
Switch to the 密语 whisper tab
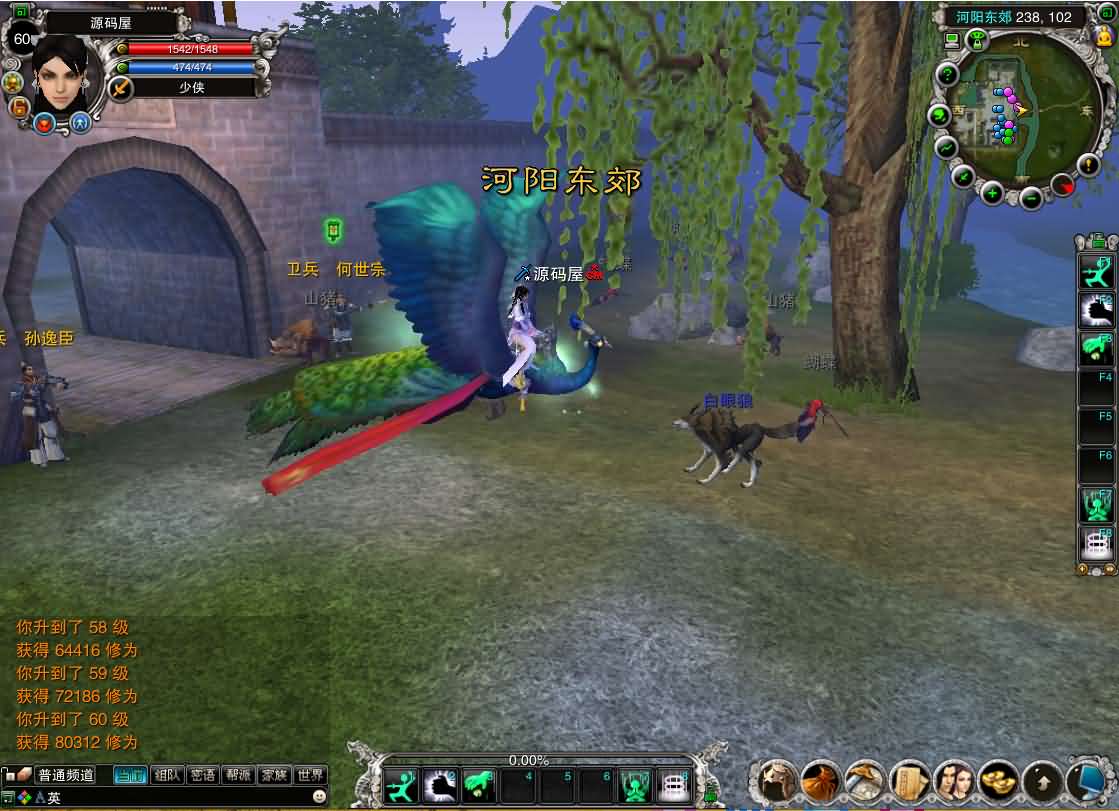click(203, 775)
